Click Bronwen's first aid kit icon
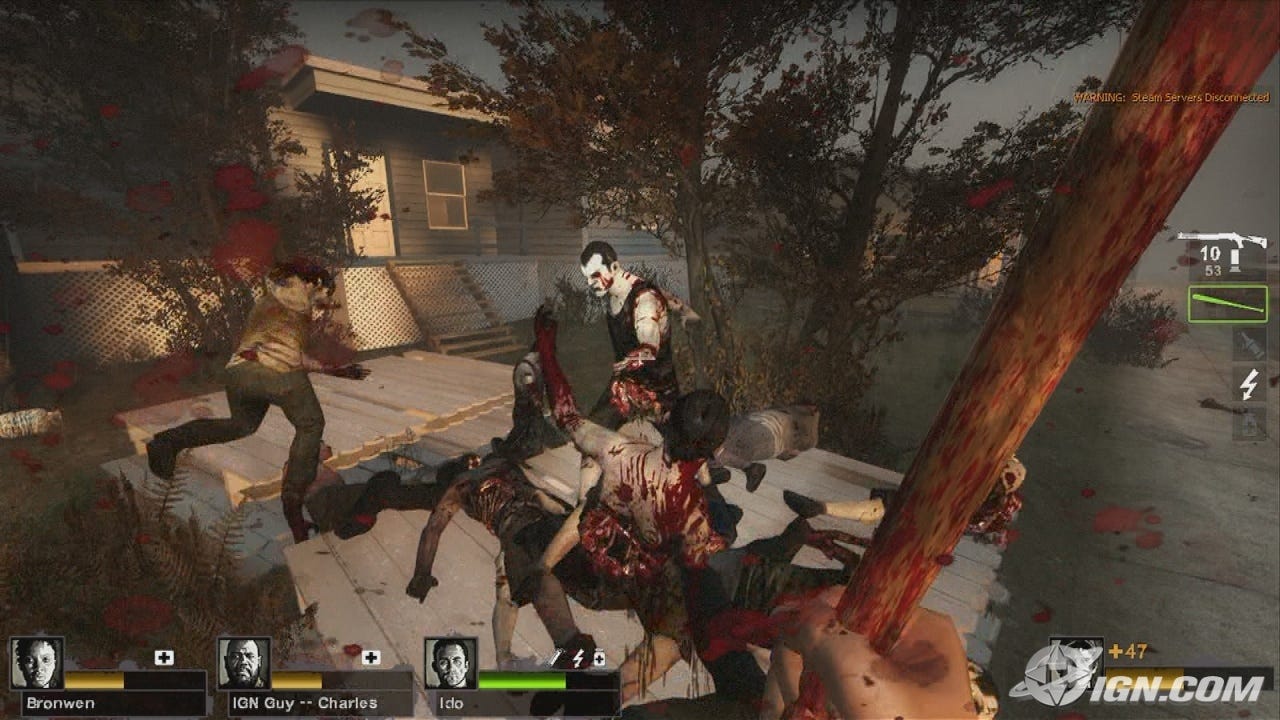This screenshot has width=1280, height=720. [x=164, y=657]
